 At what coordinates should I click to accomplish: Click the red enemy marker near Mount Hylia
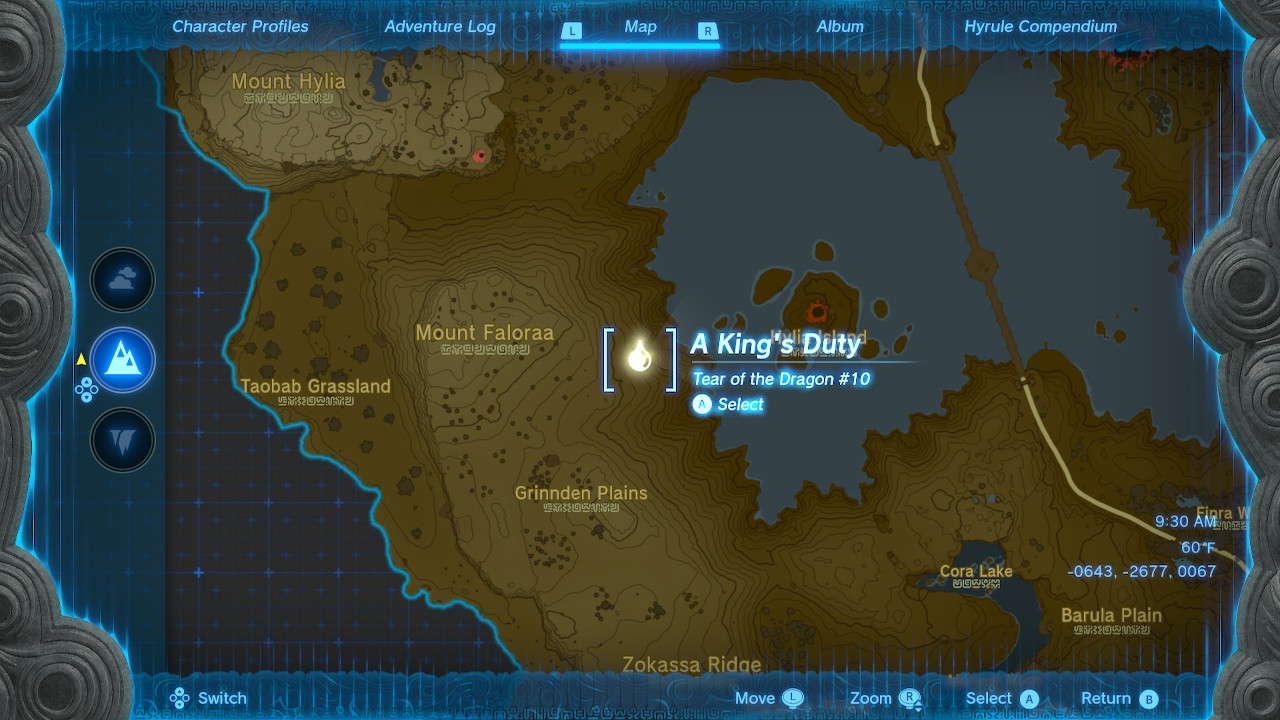[481, 155]
